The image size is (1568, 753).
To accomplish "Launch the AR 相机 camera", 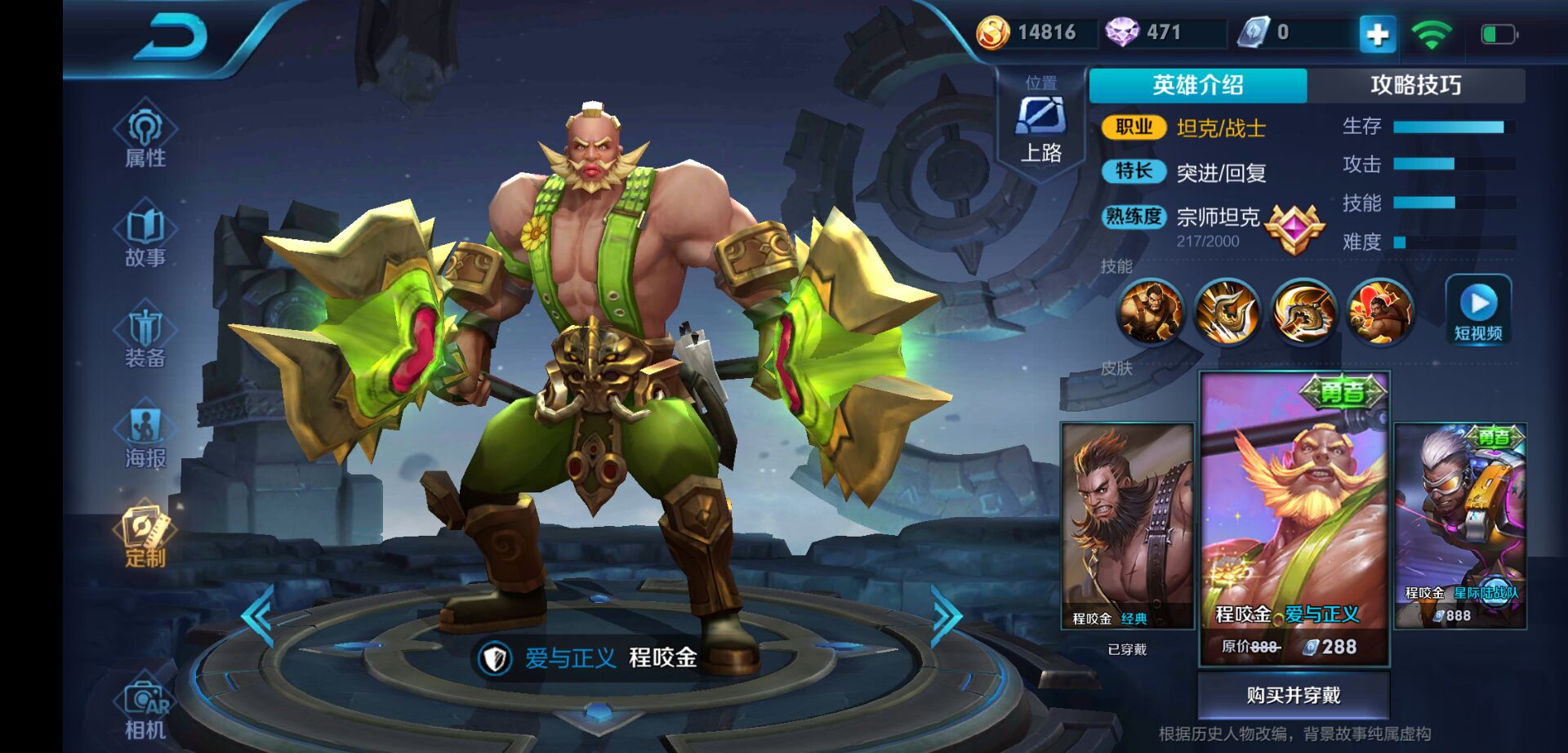I will pyautogui.click(x=145, y=709).
